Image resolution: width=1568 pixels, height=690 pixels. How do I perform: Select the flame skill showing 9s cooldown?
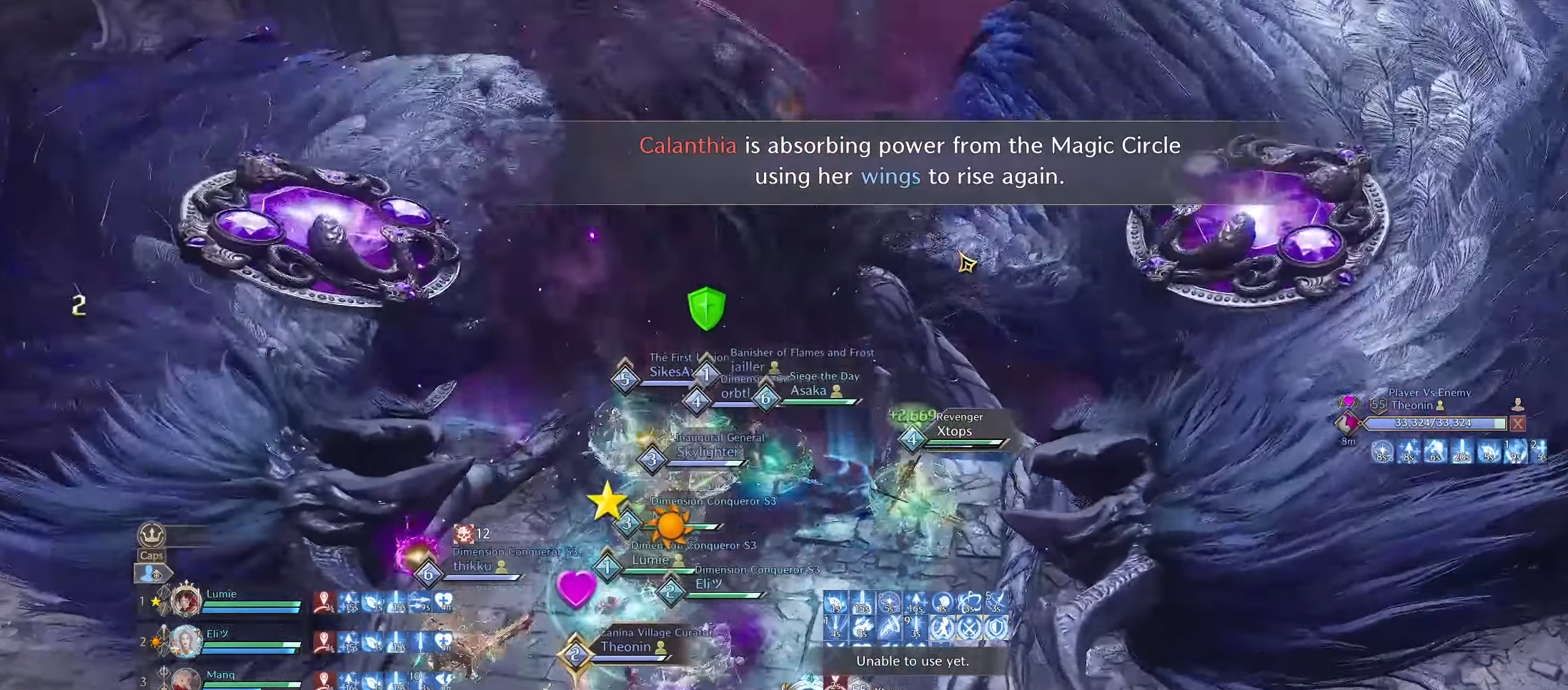pyautogui.click(x=860, y=627)
